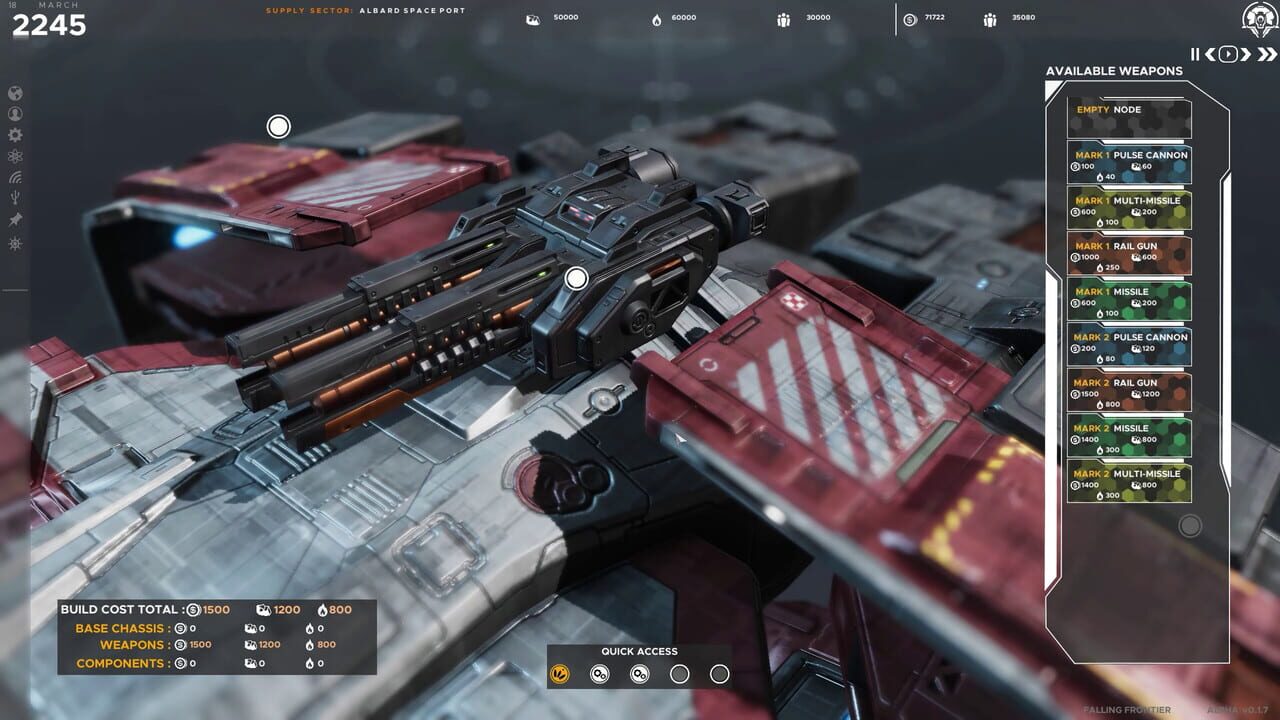The height and width of the screenshot is (720, 1280).
Task: Click the second gears icon in Quick Access
Action: coord(639,673)
